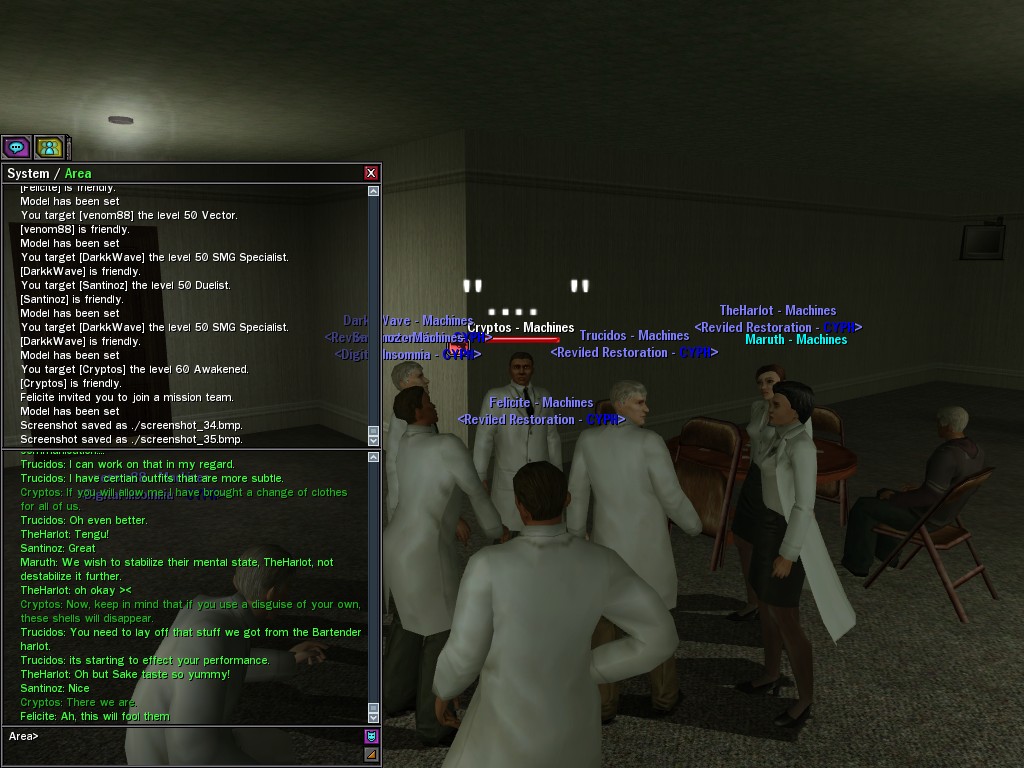Click the orange triangle chat resize button
Screen dimensions: 1024x768
pyautogui.click(x=371, y=755)
